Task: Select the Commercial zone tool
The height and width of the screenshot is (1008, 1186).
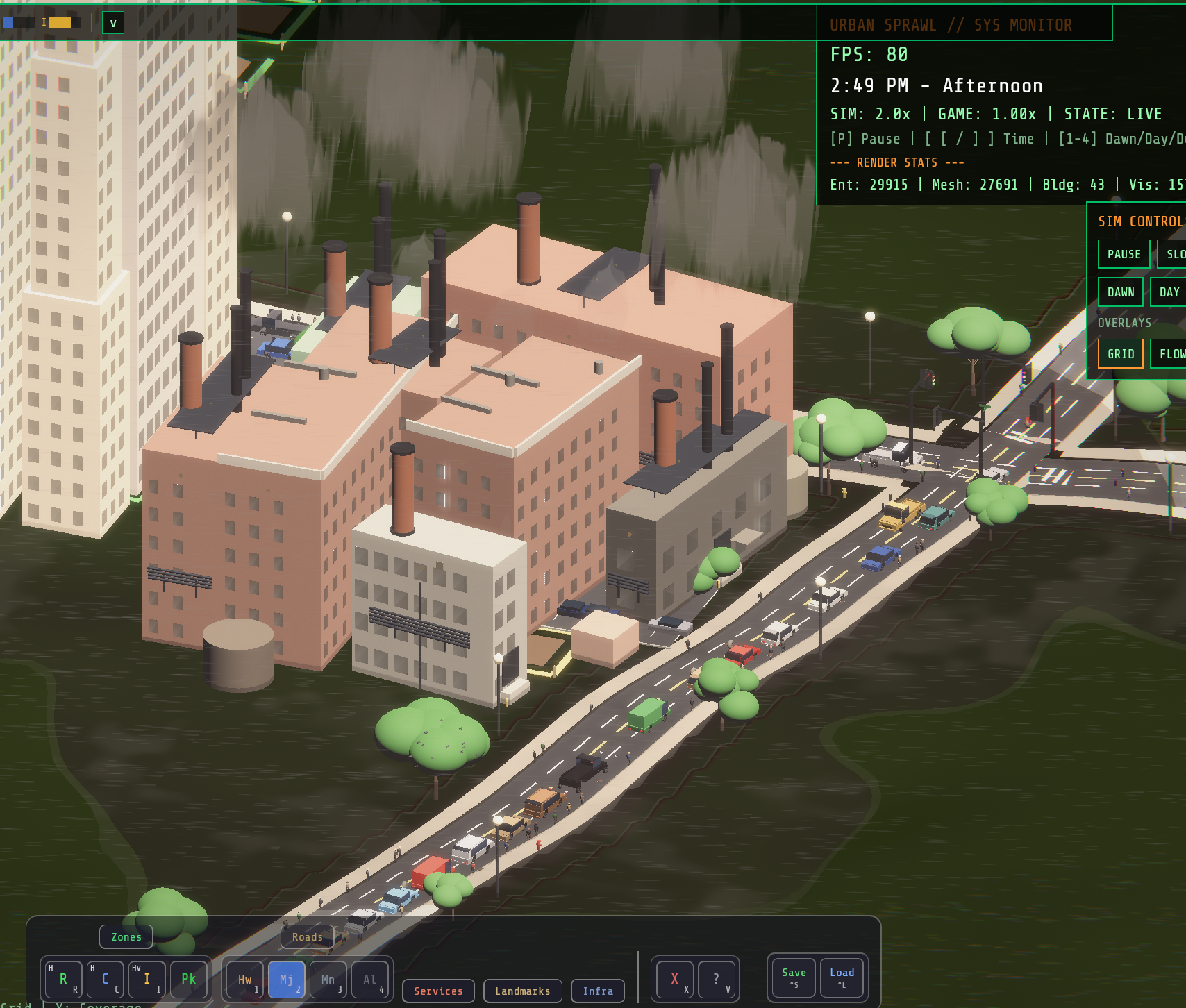Action: 106,979
